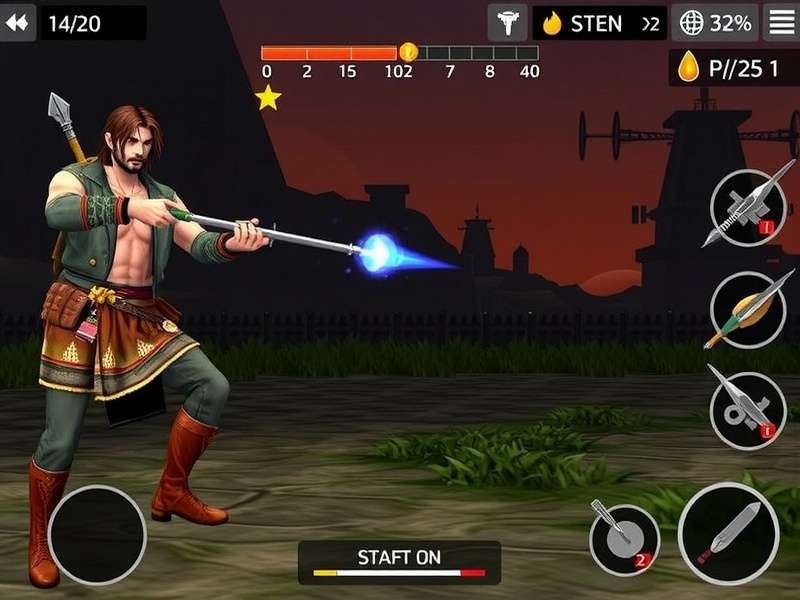
Task: Touch the virtual joystick circle
Action: coord(97,535)
